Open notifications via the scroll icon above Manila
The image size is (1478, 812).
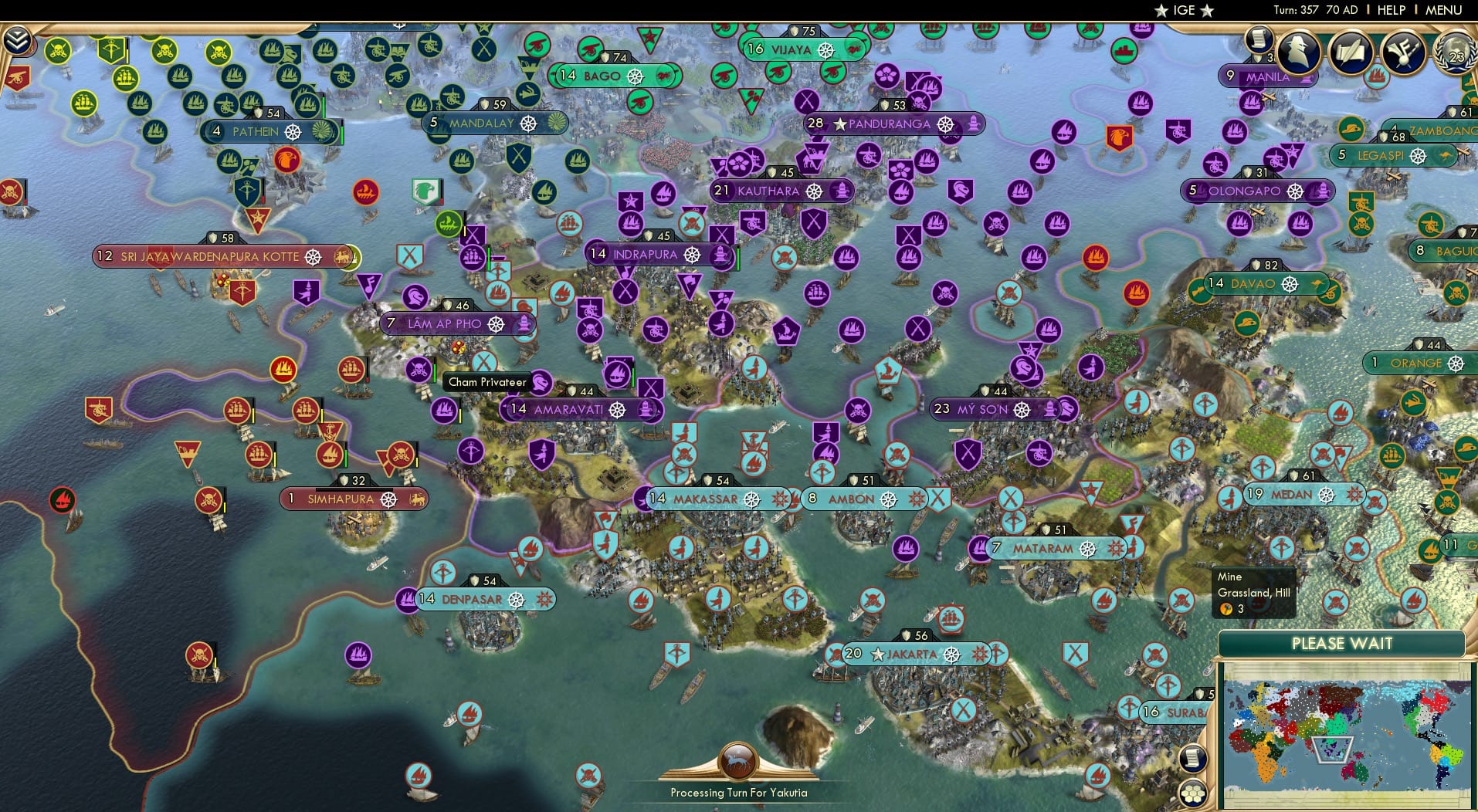tap(1260, 39)
